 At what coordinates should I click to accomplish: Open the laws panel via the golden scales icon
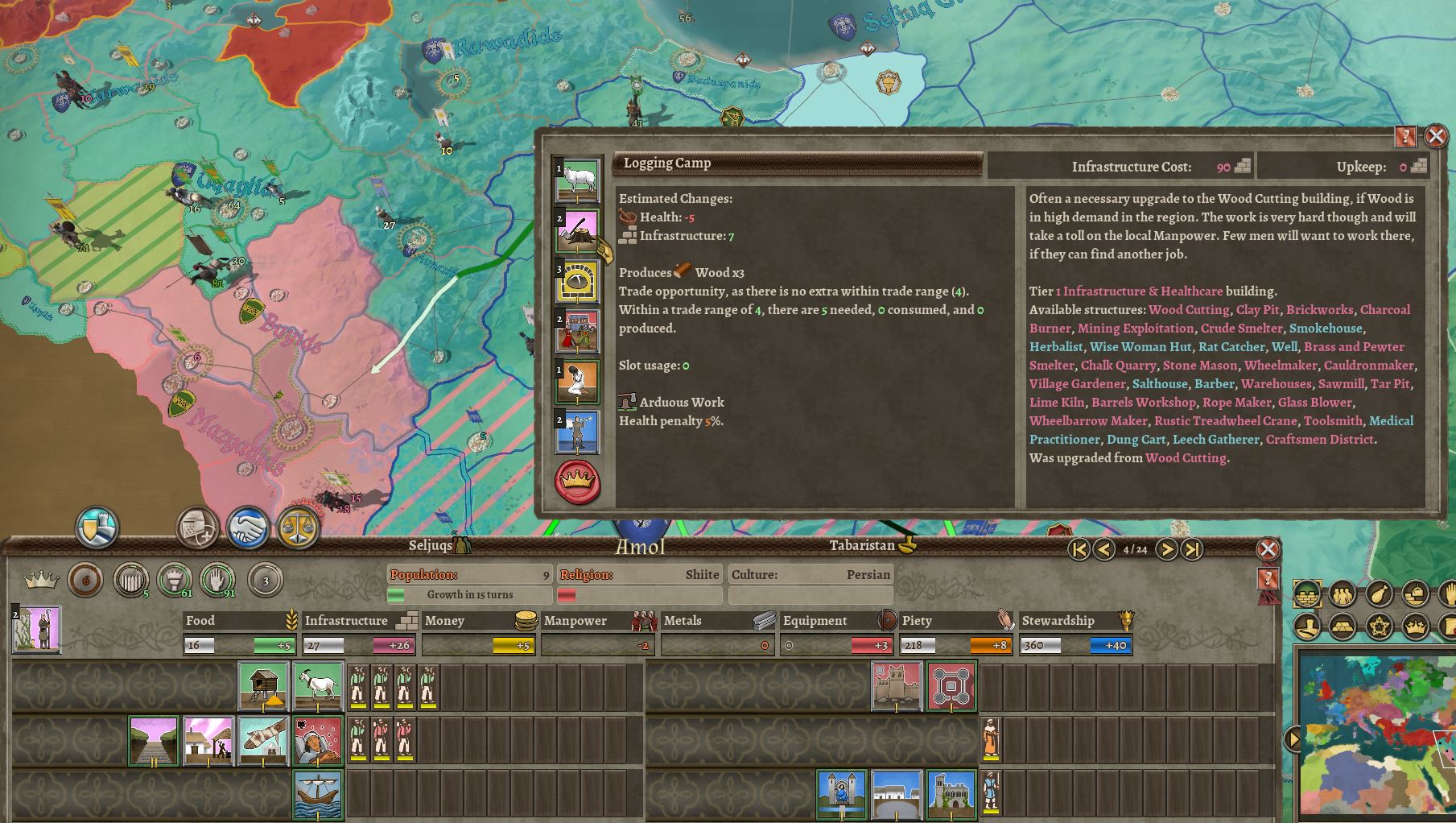(x=298, y=527)
